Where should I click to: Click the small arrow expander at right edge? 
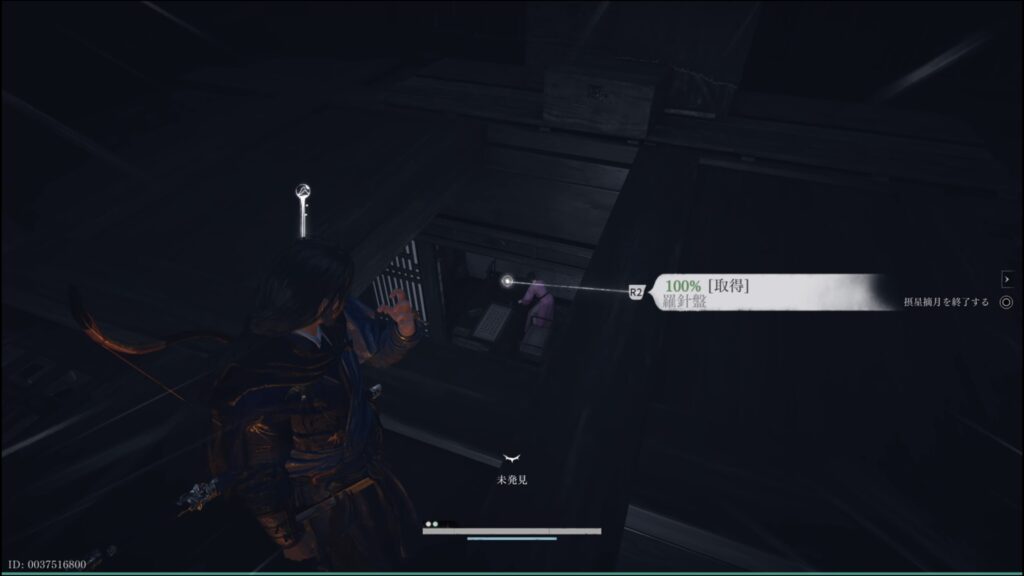click(1006, 280)
